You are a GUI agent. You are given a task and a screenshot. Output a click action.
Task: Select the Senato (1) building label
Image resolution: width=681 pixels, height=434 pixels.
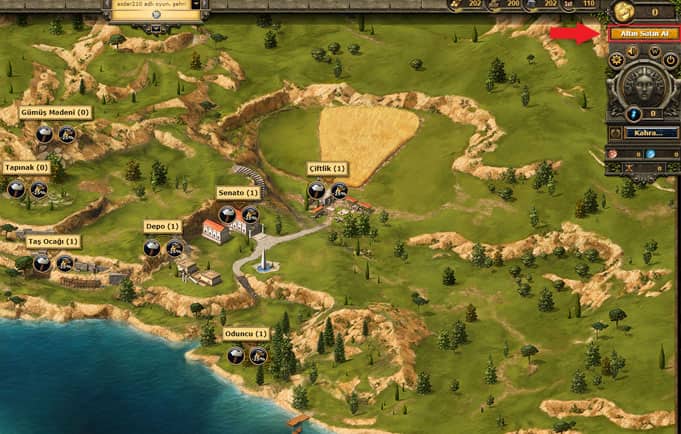coord(238,192)
